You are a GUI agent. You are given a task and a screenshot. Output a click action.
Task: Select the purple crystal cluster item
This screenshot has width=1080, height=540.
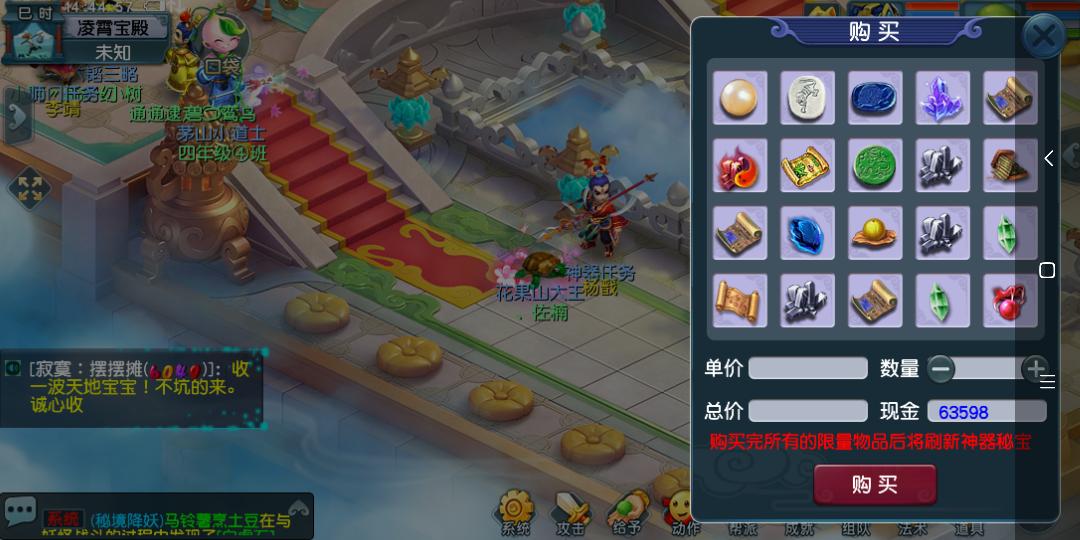click(942, 98)
